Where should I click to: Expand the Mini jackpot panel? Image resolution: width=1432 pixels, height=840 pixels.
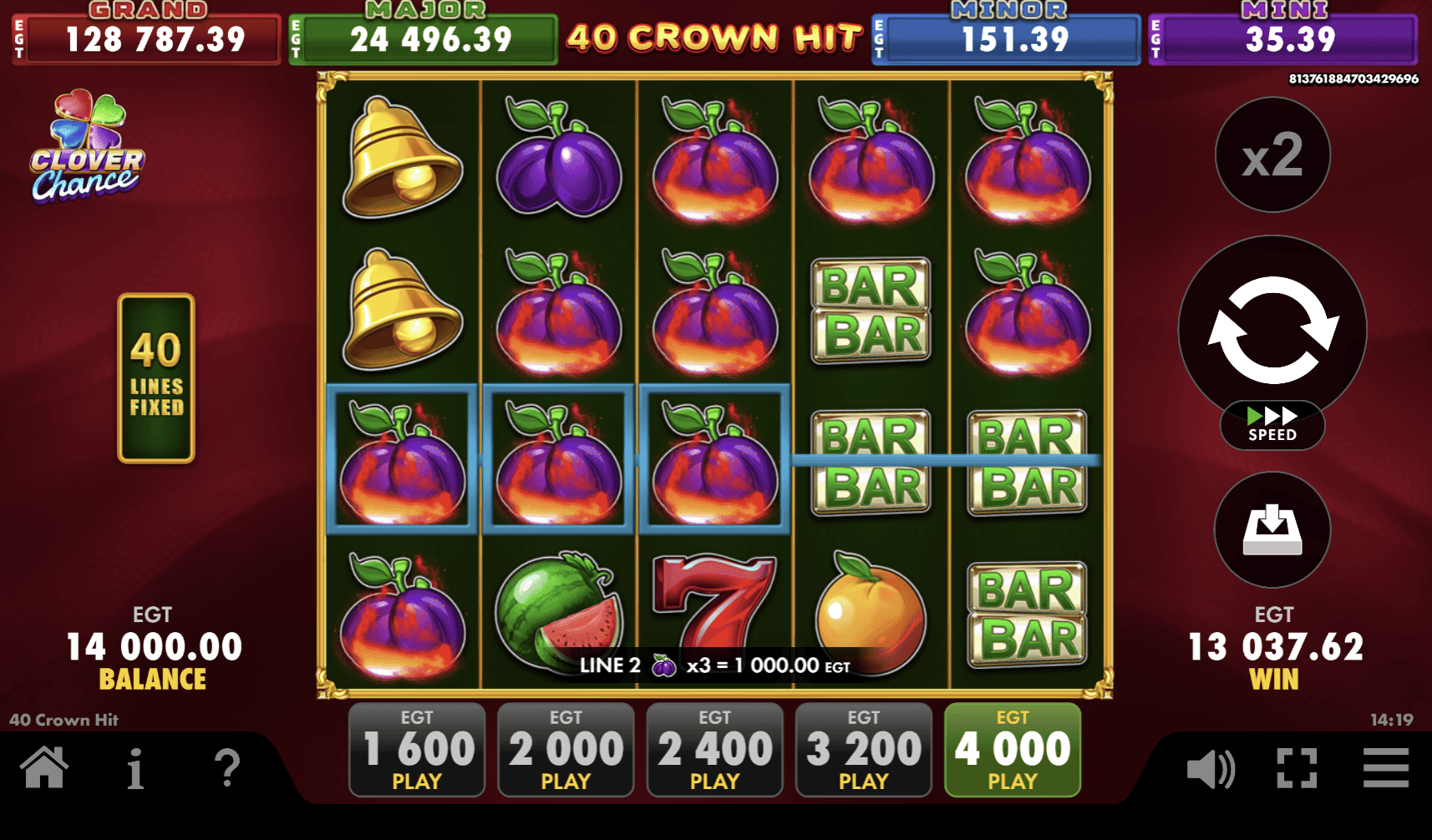coord(1283,38)
